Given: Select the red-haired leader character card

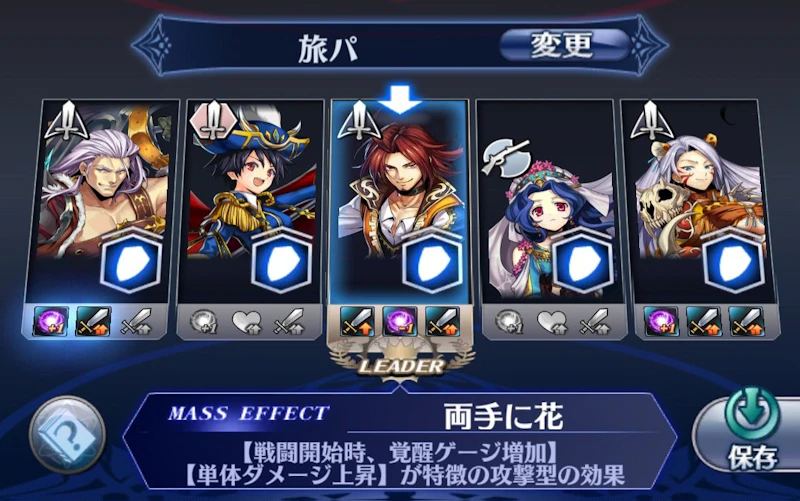Looking at the screenshot, I should [399, 200].
